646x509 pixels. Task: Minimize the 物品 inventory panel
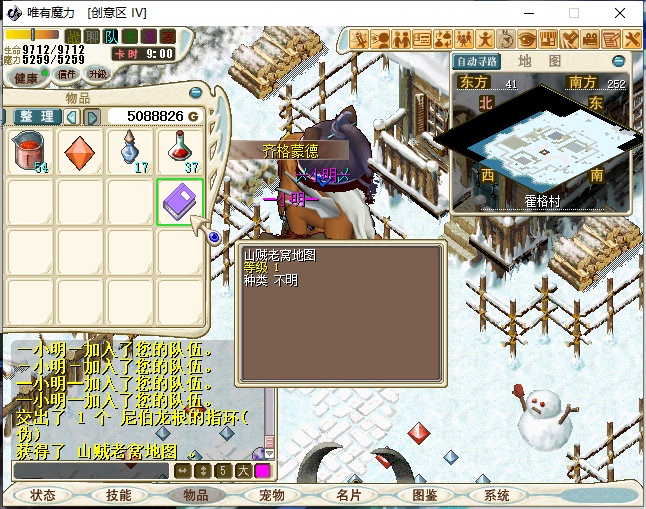(x=196, y=94)
